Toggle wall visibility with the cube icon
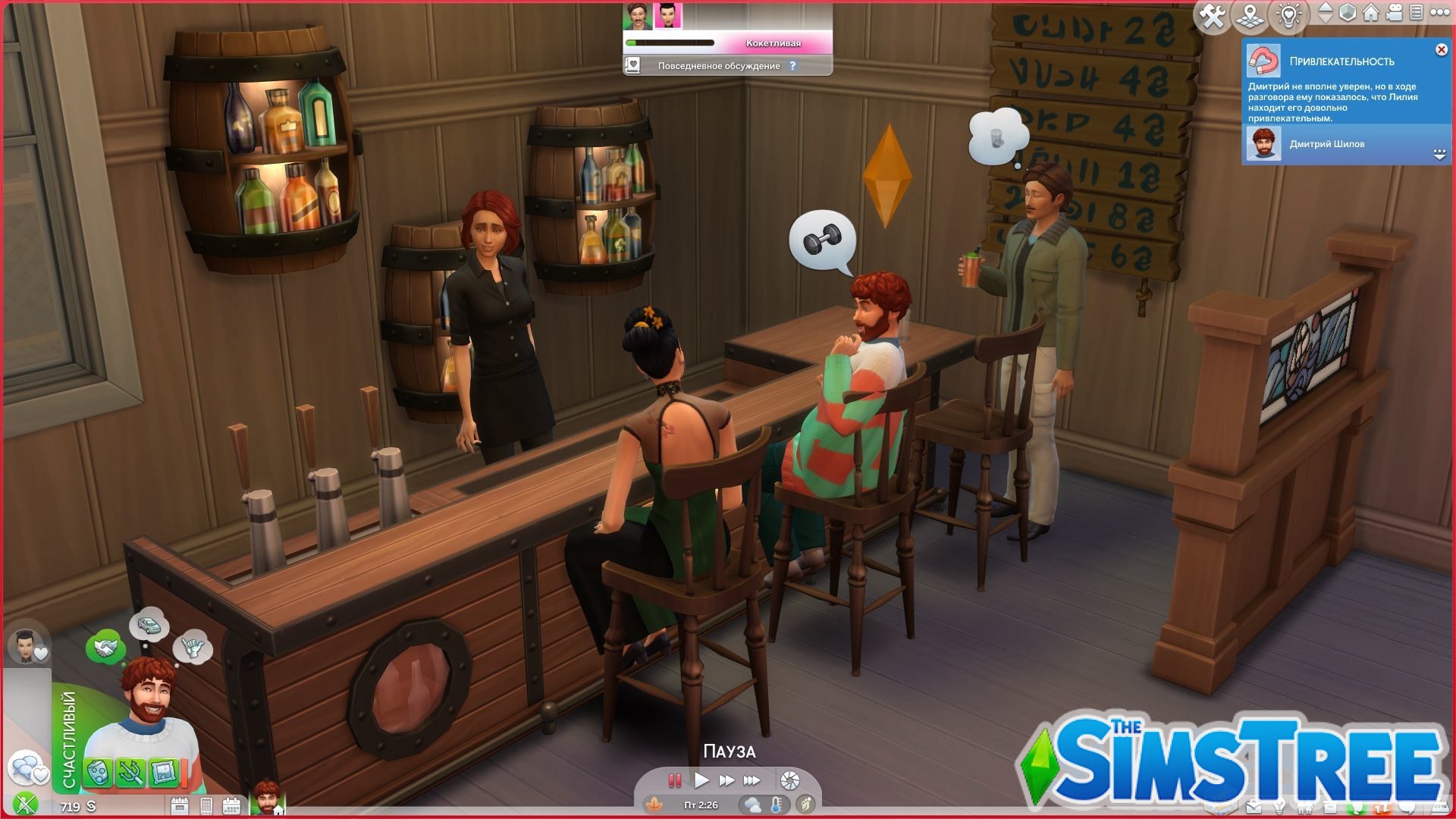This screenshot has width=1456, height=819. coord(1347,12)
